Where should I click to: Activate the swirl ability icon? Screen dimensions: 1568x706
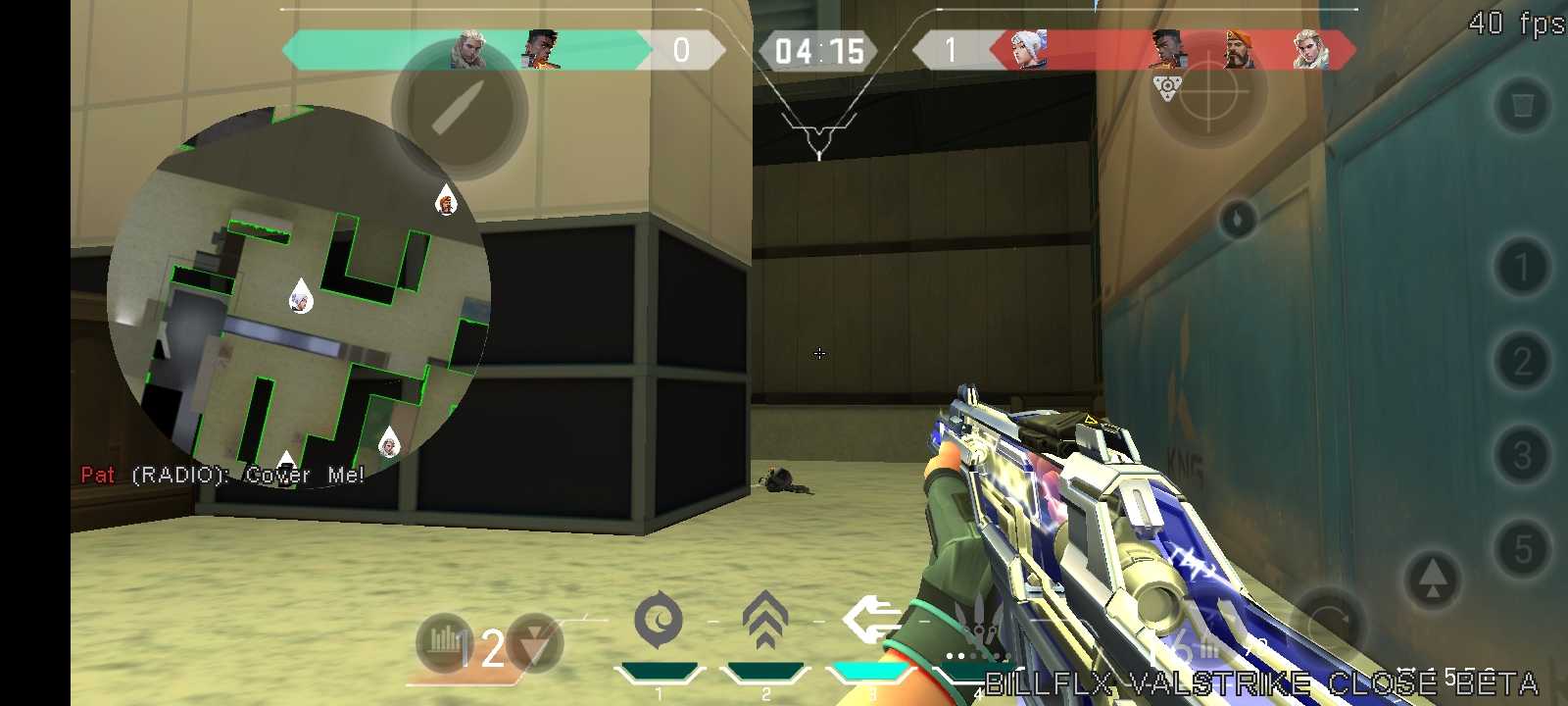pos(658,620)
